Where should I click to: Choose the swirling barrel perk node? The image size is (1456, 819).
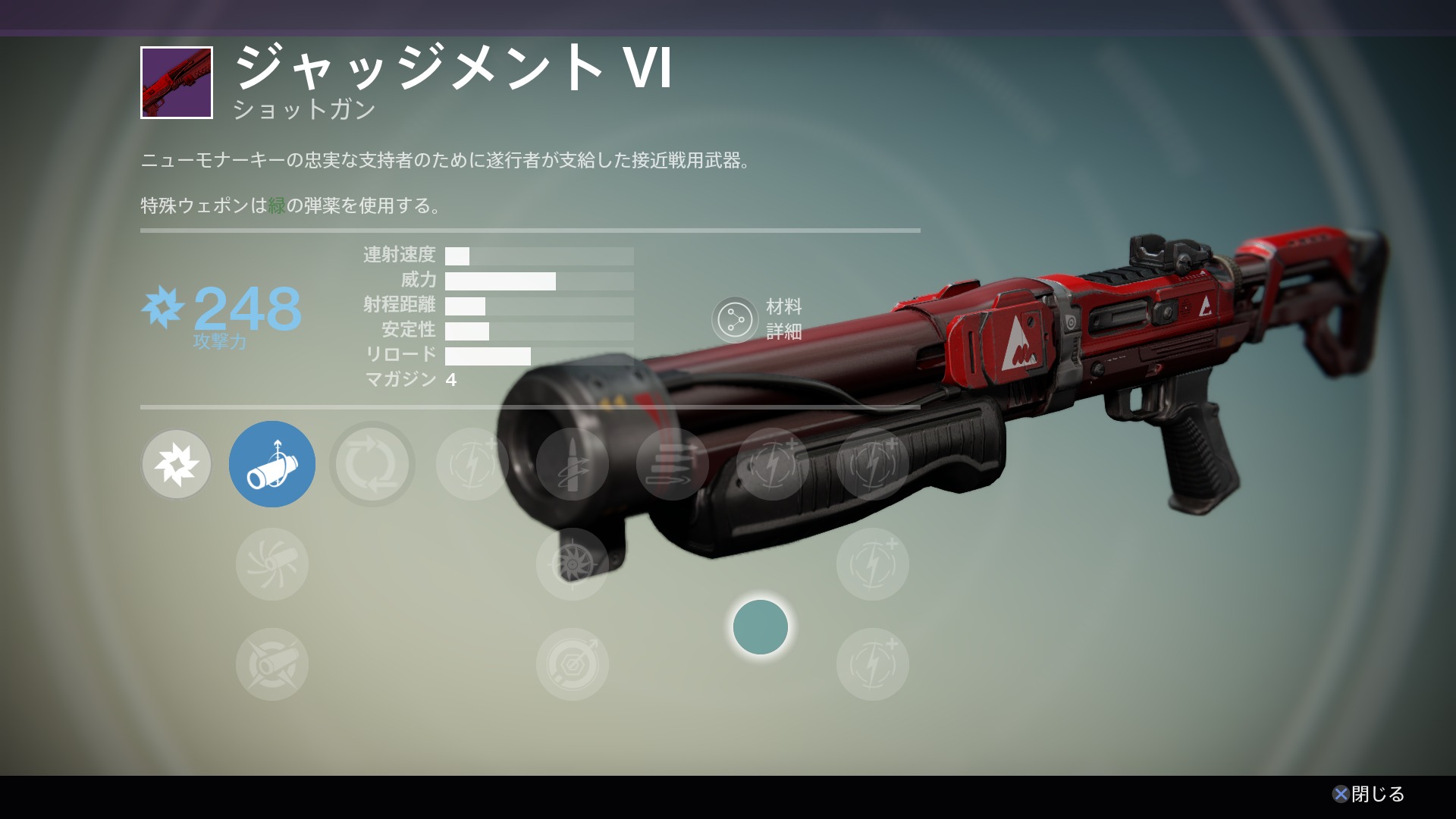[271, 564]
